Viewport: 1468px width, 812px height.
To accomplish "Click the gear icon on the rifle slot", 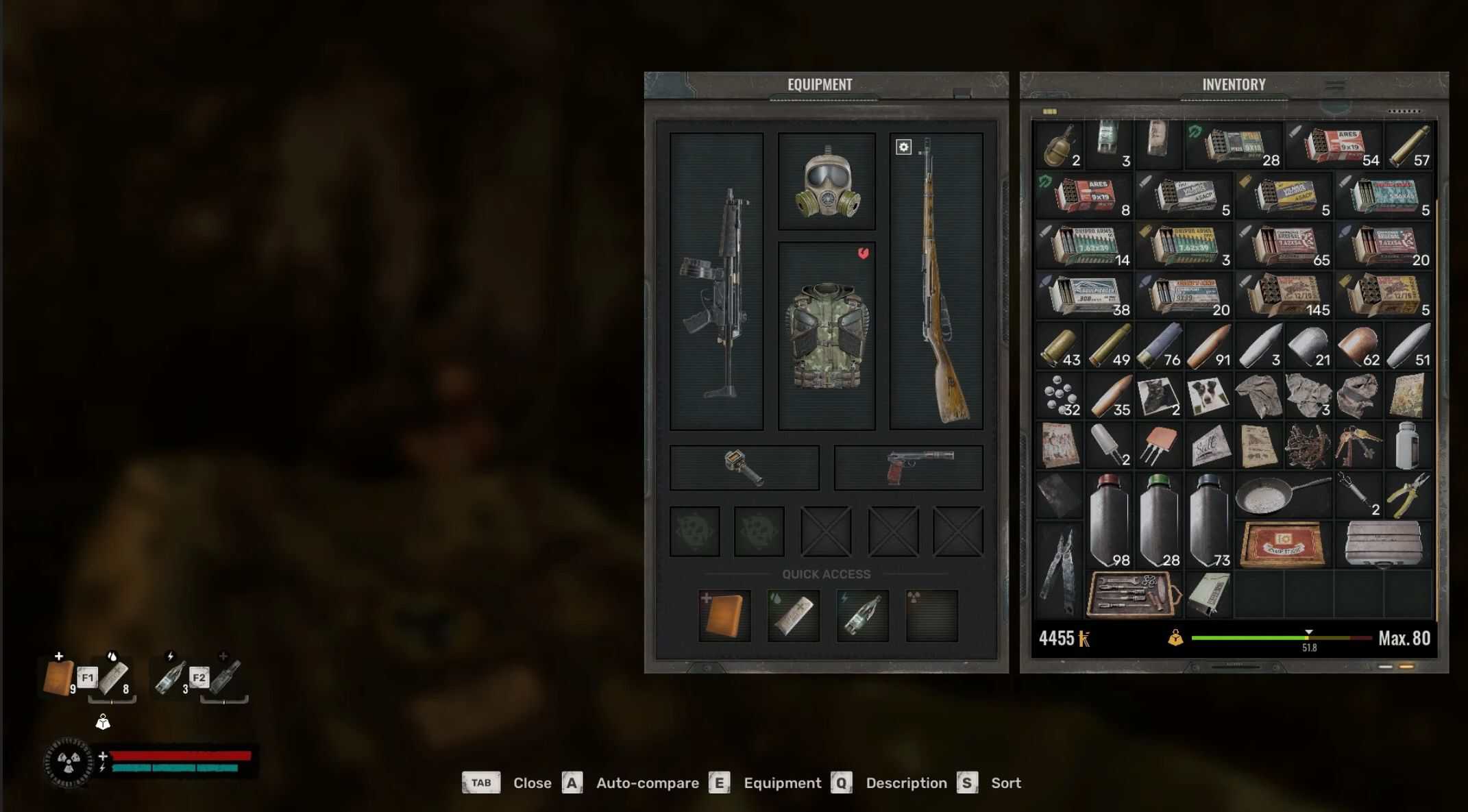I will pos(903,147).
